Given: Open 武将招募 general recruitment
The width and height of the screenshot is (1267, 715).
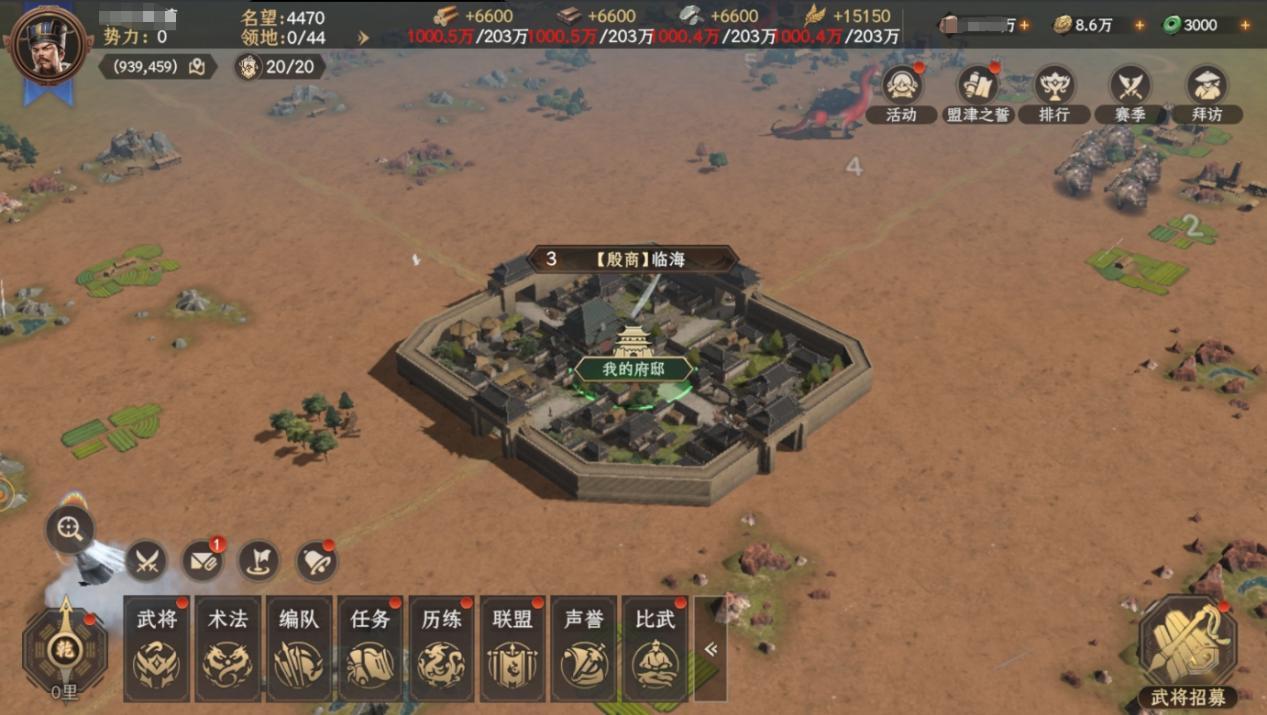Looking at the screenshot, I should click(x=1187, y=647).
